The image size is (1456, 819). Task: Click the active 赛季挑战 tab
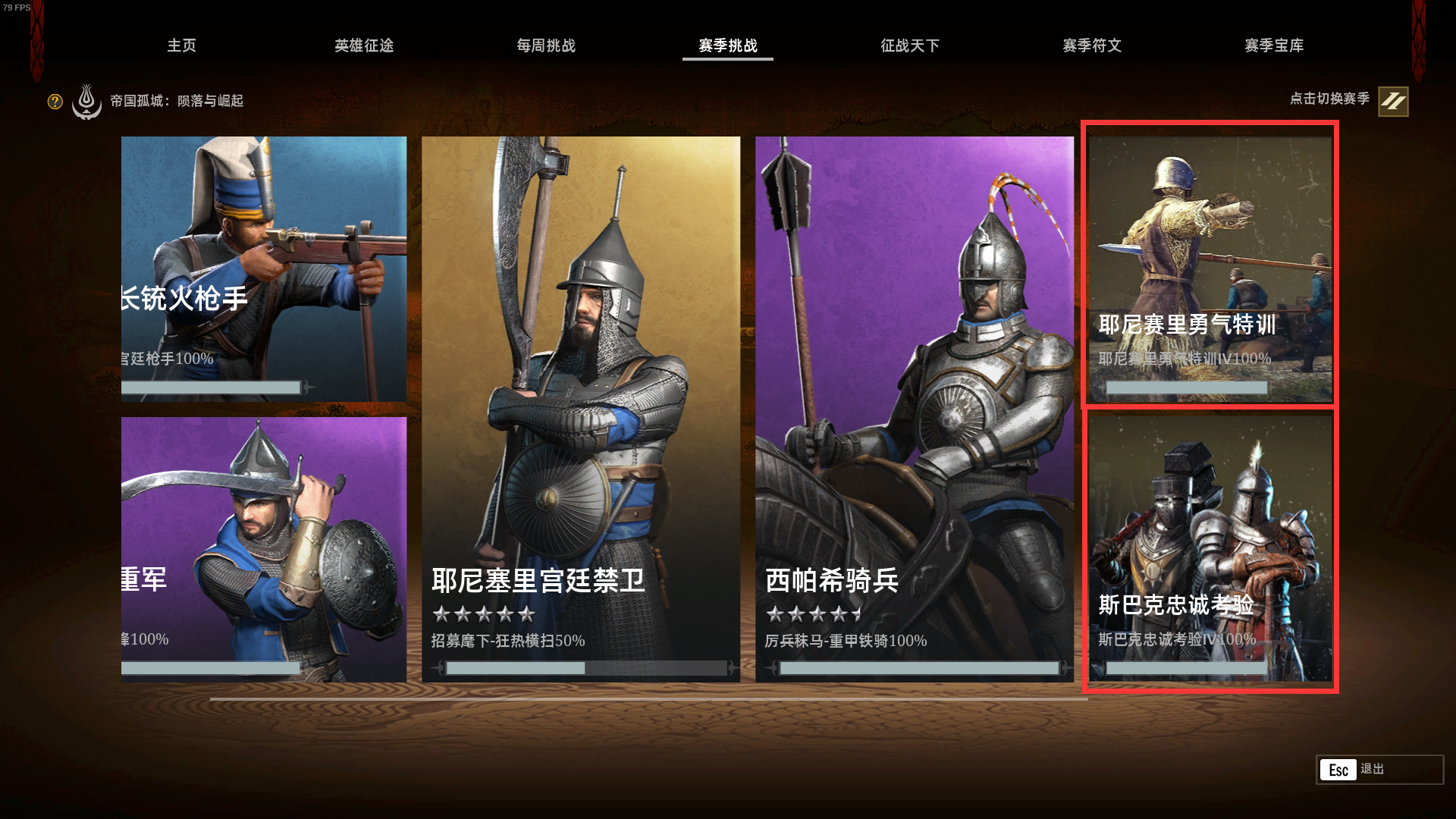tap(727, 45)
